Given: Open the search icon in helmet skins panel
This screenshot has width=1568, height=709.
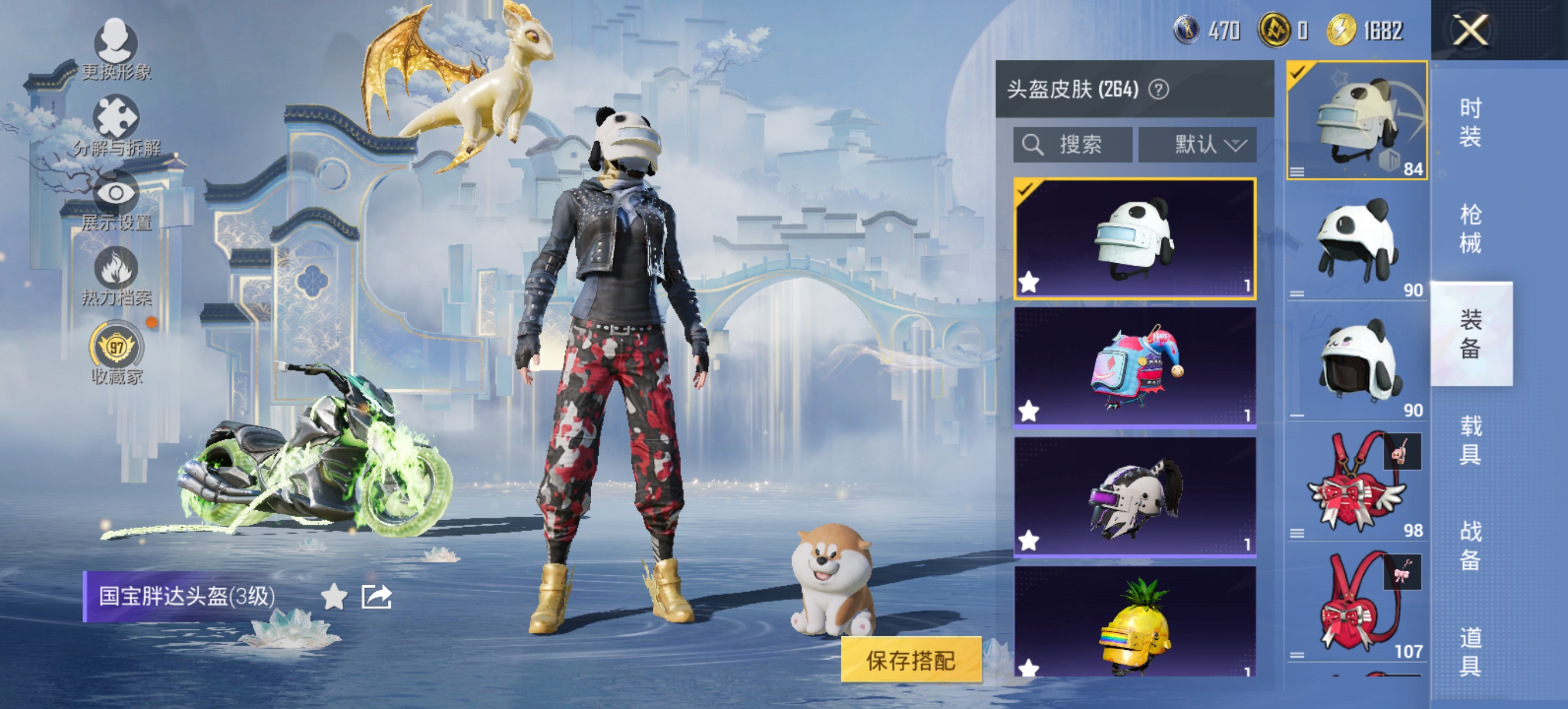Looking at the screenshot, I should pyautogui.click(x=1034, y=144).
